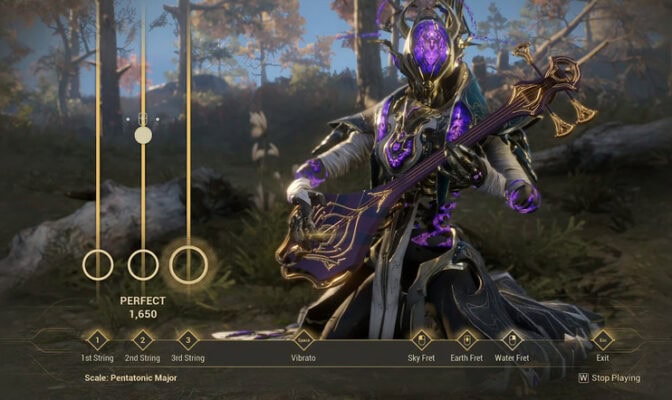Exit the Shawzin instrument mode
672x400 pixels.
pyautogui.click(x=603, y=340)
